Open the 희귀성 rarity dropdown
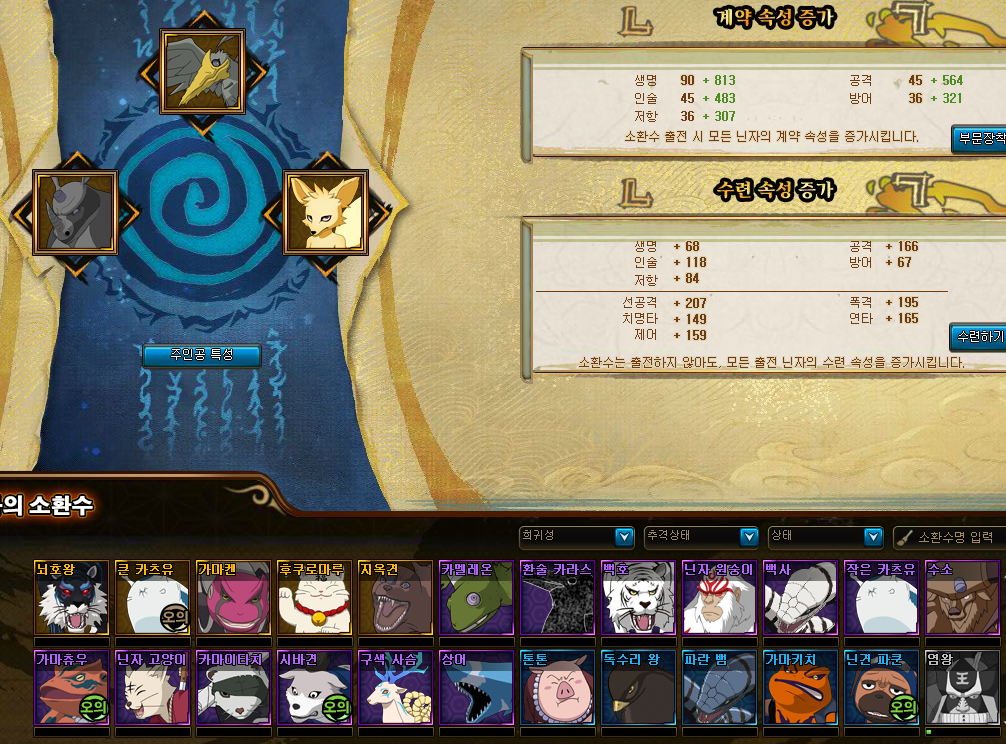Image resolution: width=1006 pixels, height=744 pixels. pyautogui.click(x=577, y=537)
